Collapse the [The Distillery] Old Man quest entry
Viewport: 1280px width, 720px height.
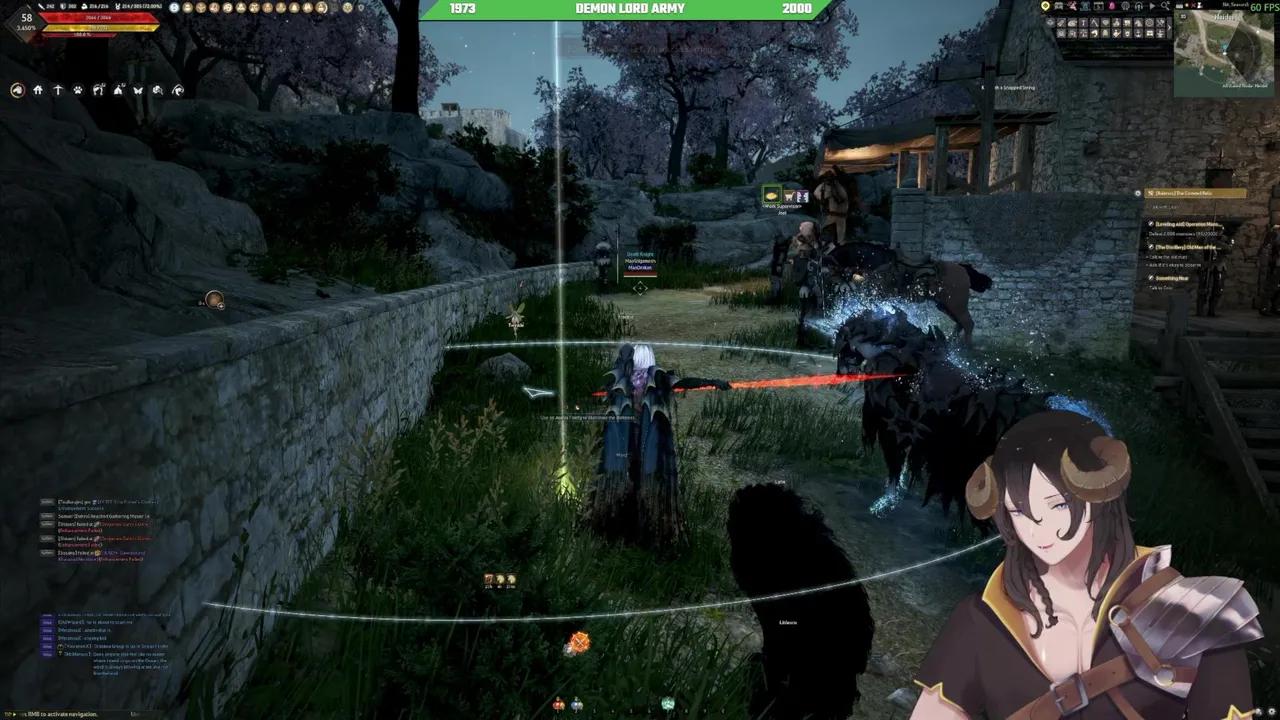tap(1151, 247)
